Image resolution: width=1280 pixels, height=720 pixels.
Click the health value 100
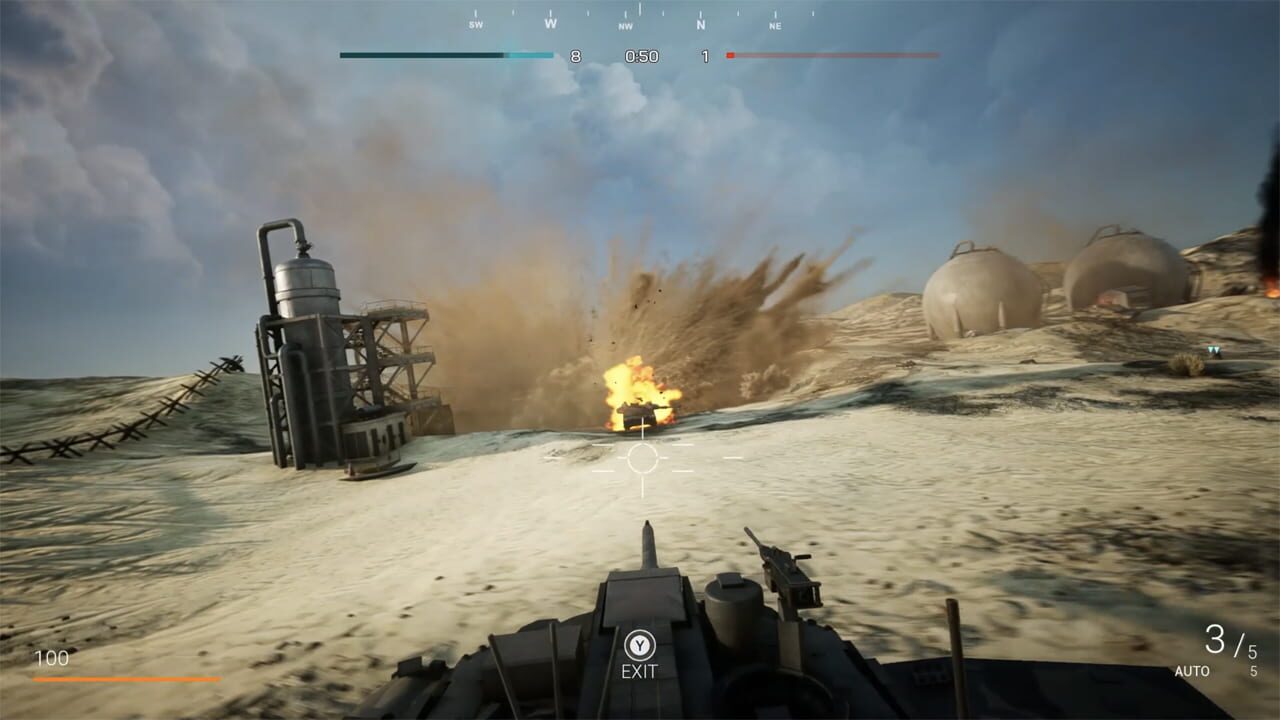[54, 658]
